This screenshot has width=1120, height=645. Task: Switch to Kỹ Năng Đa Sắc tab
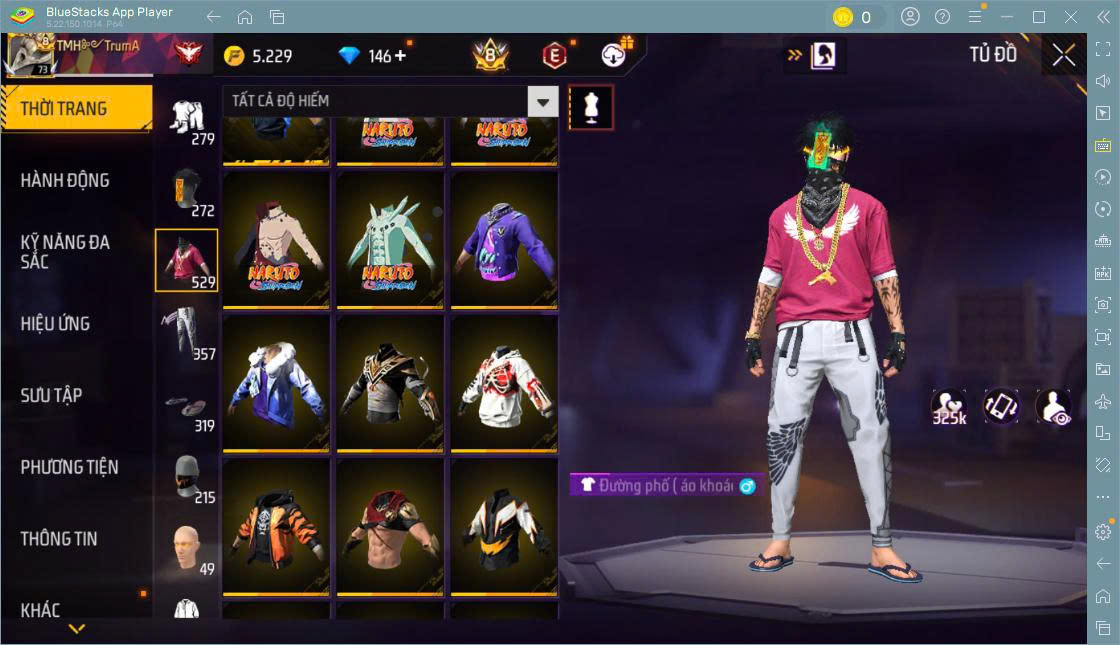coord(65,251)
